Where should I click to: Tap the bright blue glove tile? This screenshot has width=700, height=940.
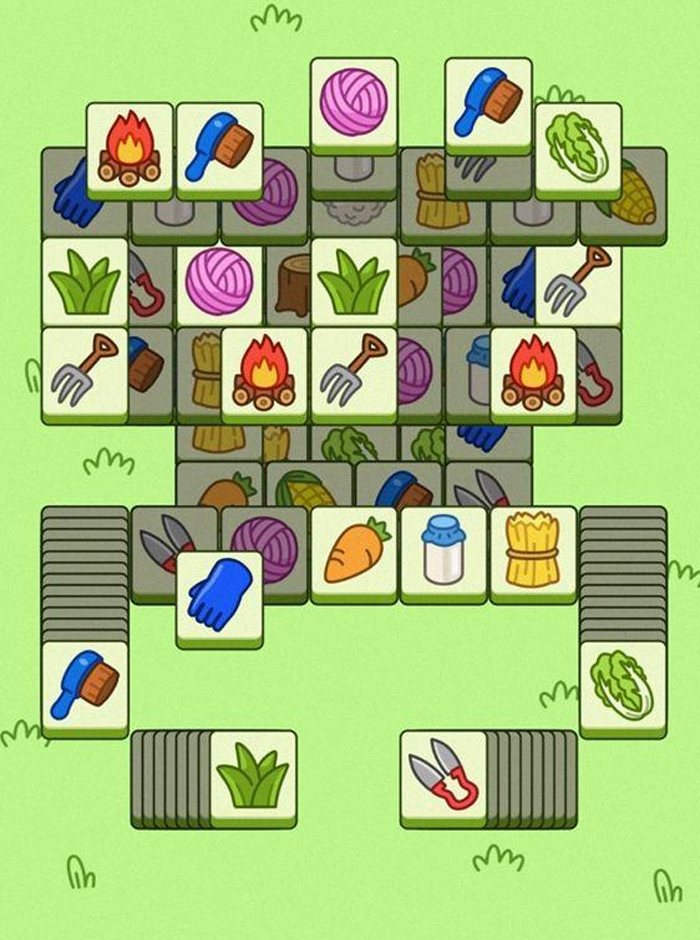219,596
